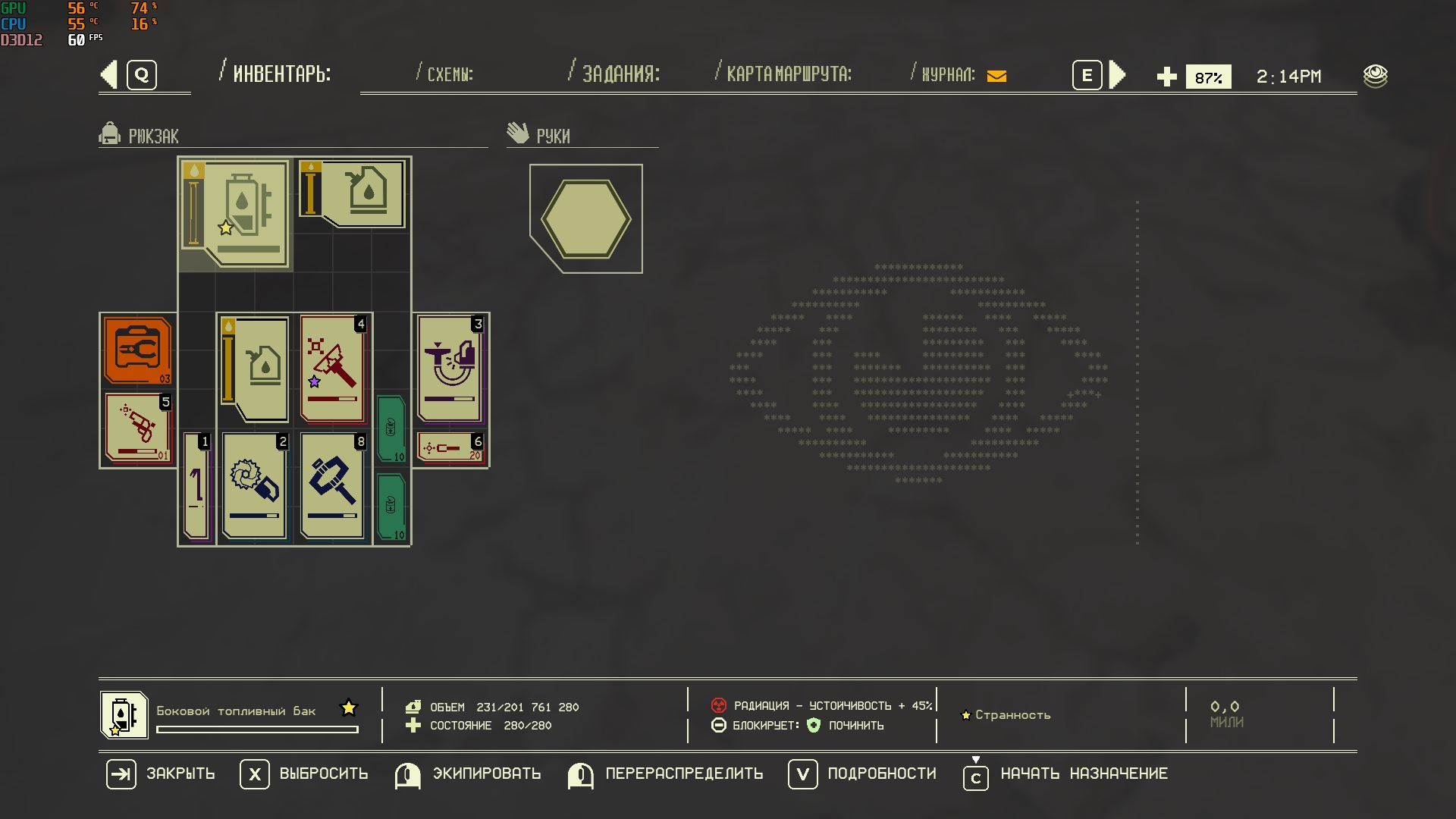Show the Карта маршрута tab

coord(788,74)
